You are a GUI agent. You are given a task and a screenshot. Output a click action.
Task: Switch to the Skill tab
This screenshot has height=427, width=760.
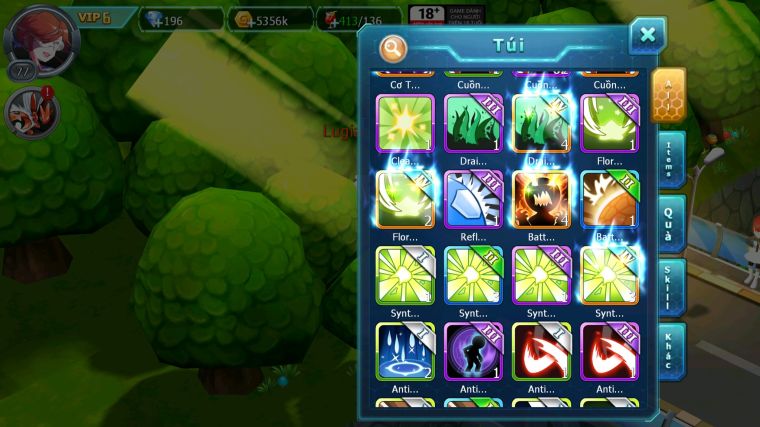(x=670, y=288)
